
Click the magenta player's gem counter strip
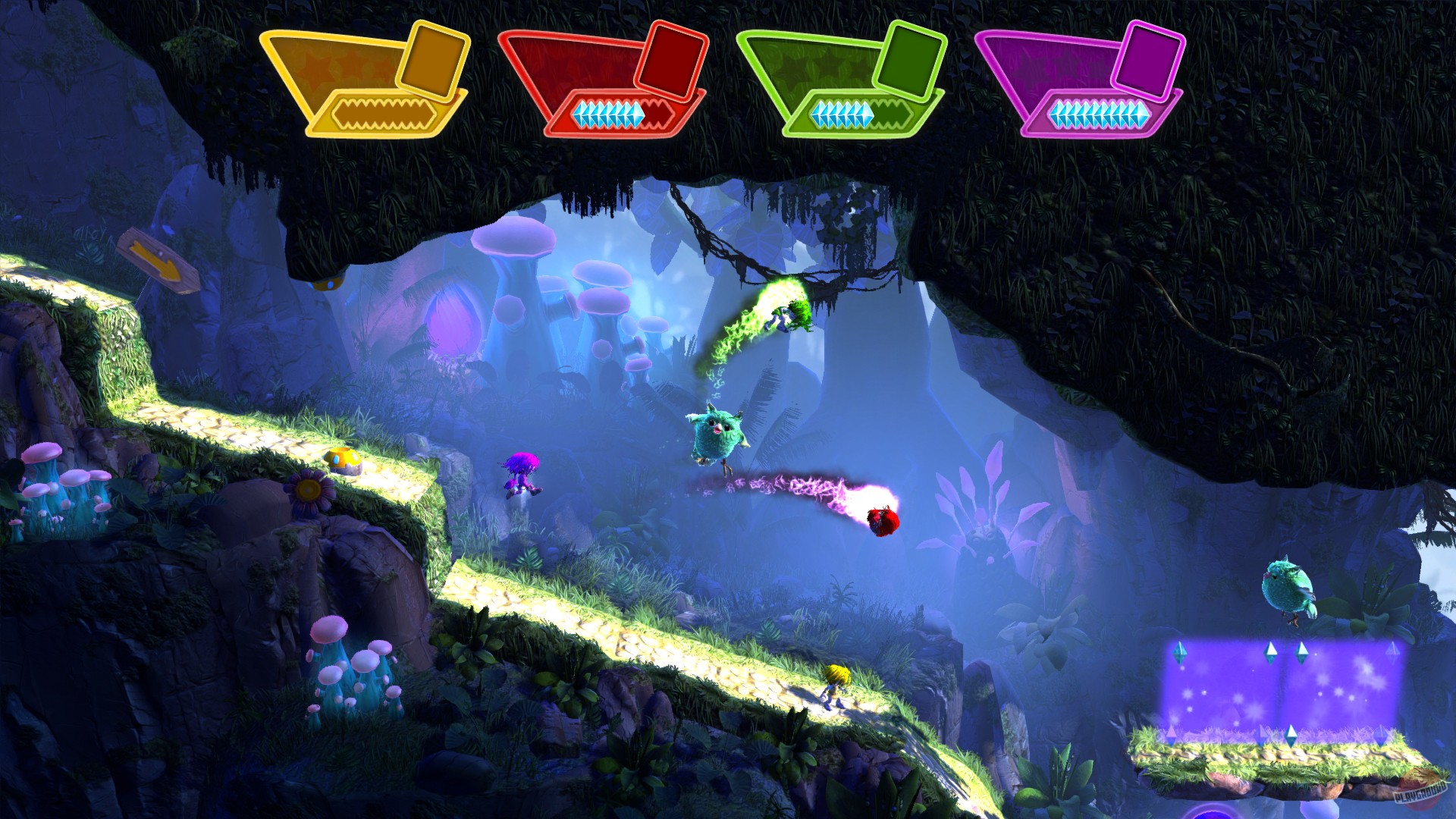[1098, 114]
